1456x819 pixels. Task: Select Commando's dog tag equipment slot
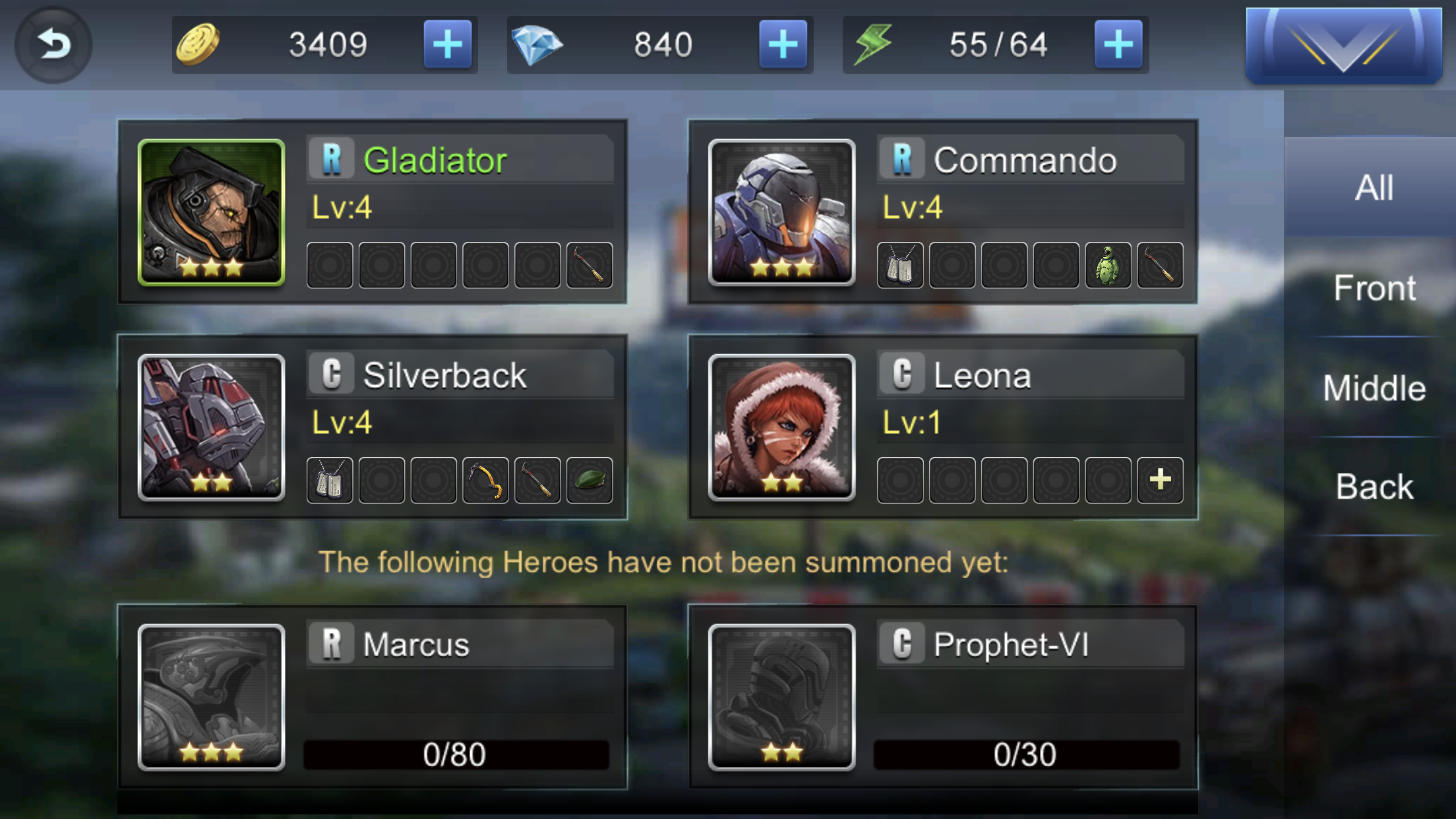(901, 266)
